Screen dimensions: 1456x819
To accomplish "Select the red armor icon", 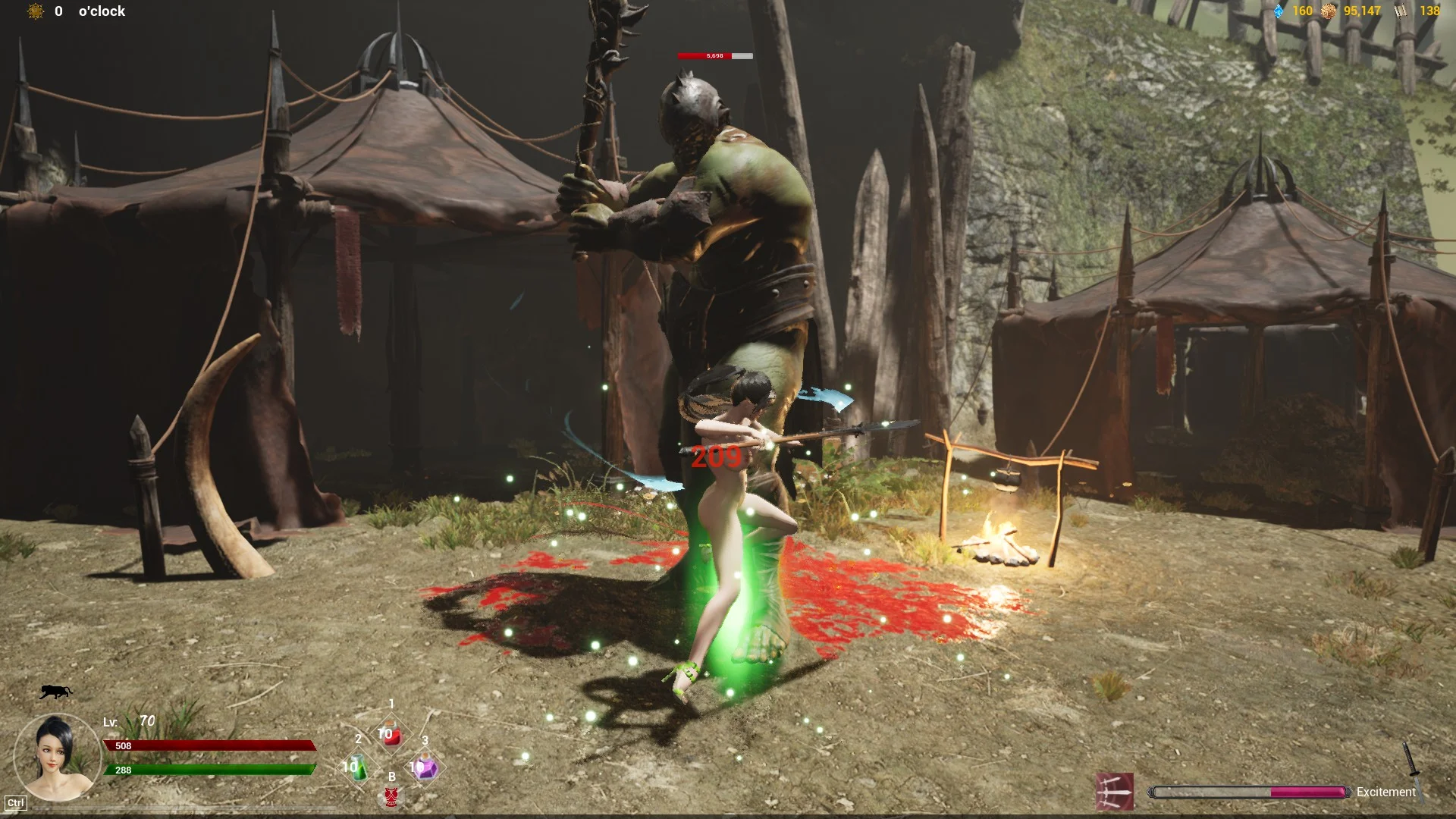I will pos(391,795).
